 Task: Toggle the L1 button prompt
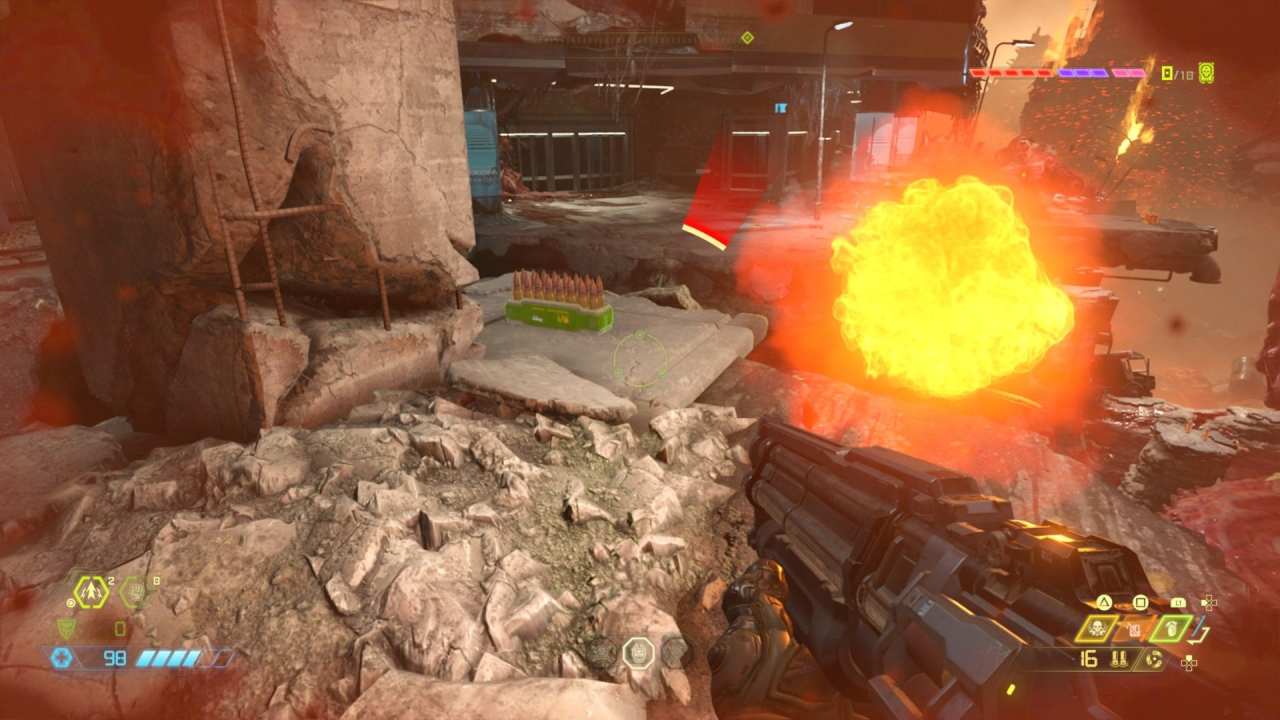1179,602
